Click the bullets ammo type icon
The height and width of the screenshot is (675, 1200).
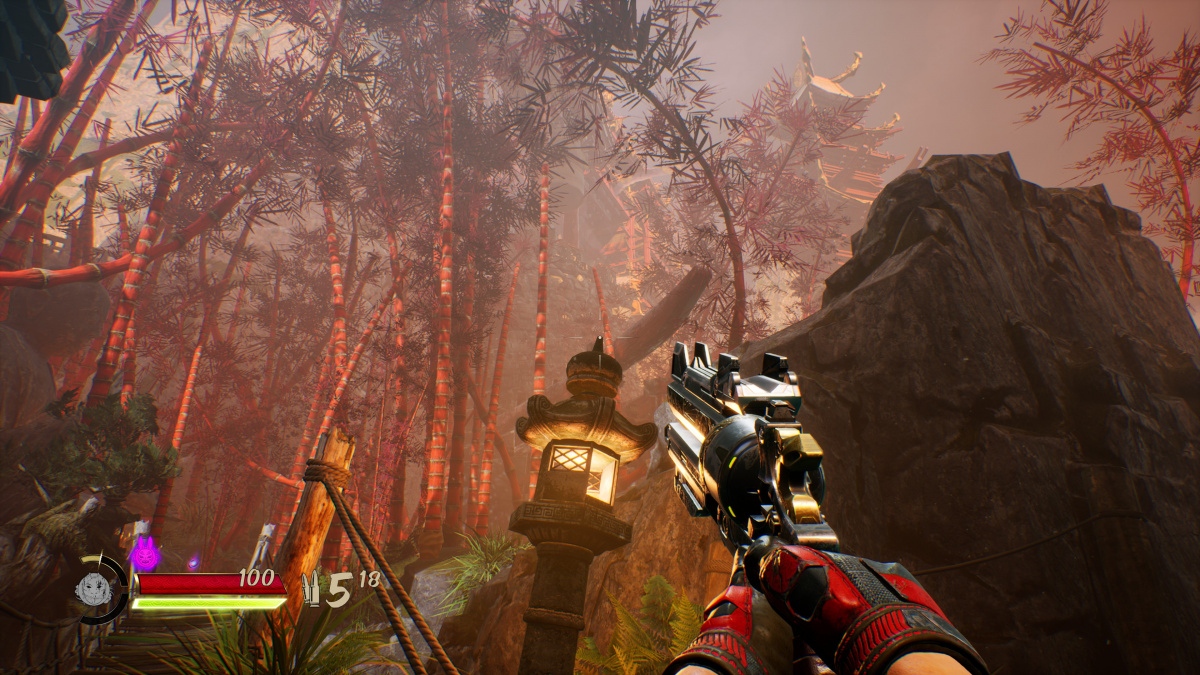click(310, 590)
